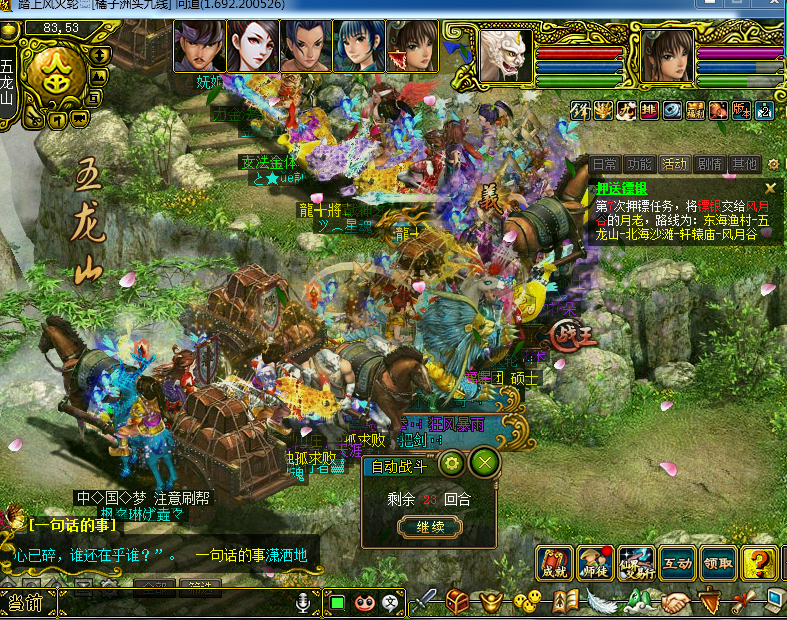Image resolution: width=787 pixels, height=620 pixels.
Task: Show the 其他 tab
Action: pos(743,164)
